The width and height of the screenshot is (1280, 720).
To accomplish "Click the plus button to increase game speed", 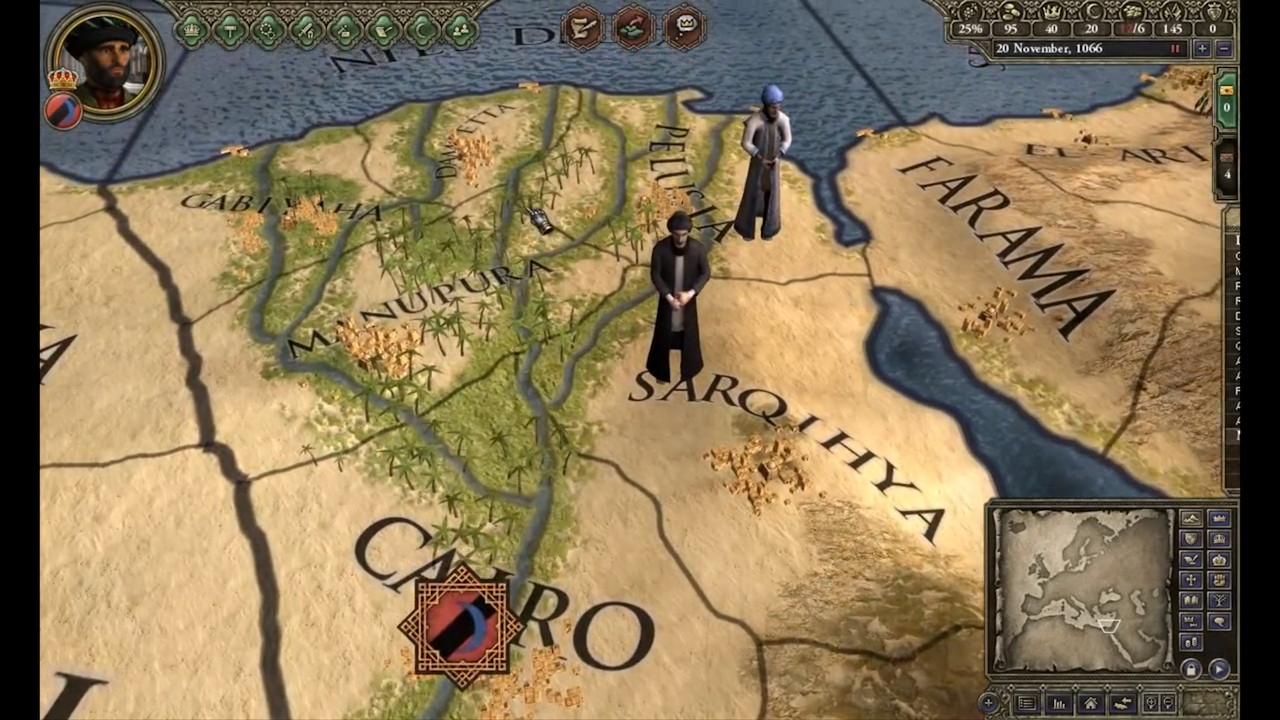I will tap(1201, 48).
